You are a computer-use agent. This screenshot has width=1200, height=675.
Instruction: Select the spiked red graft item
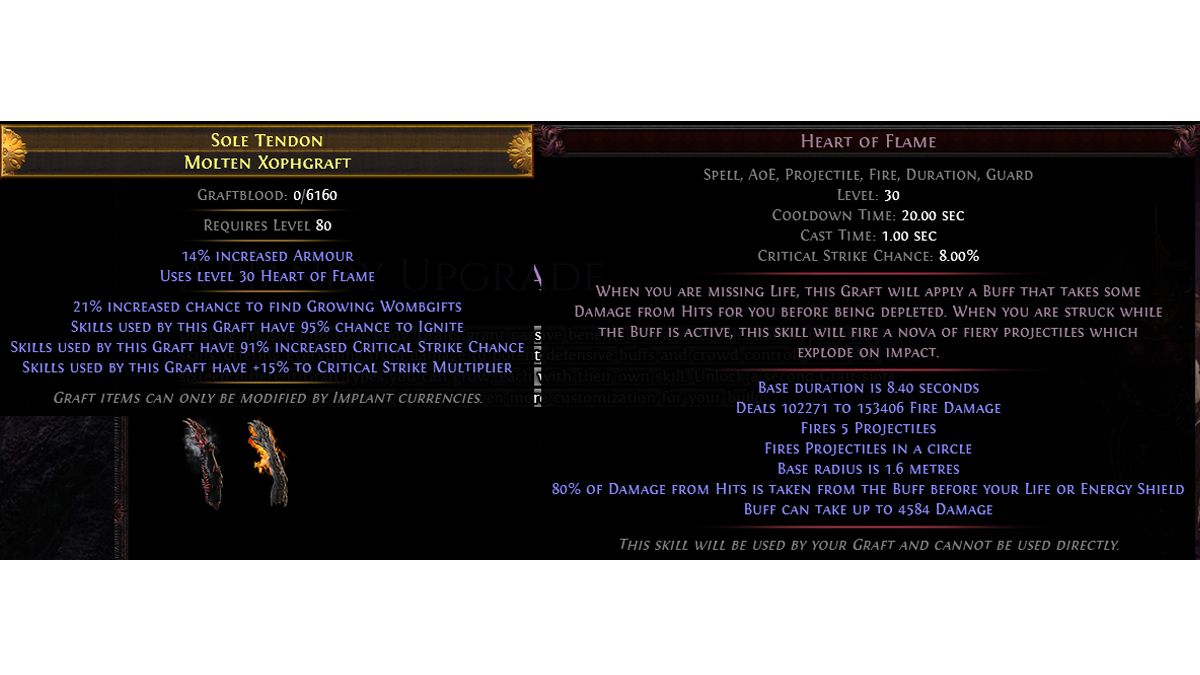click(203, 462)
